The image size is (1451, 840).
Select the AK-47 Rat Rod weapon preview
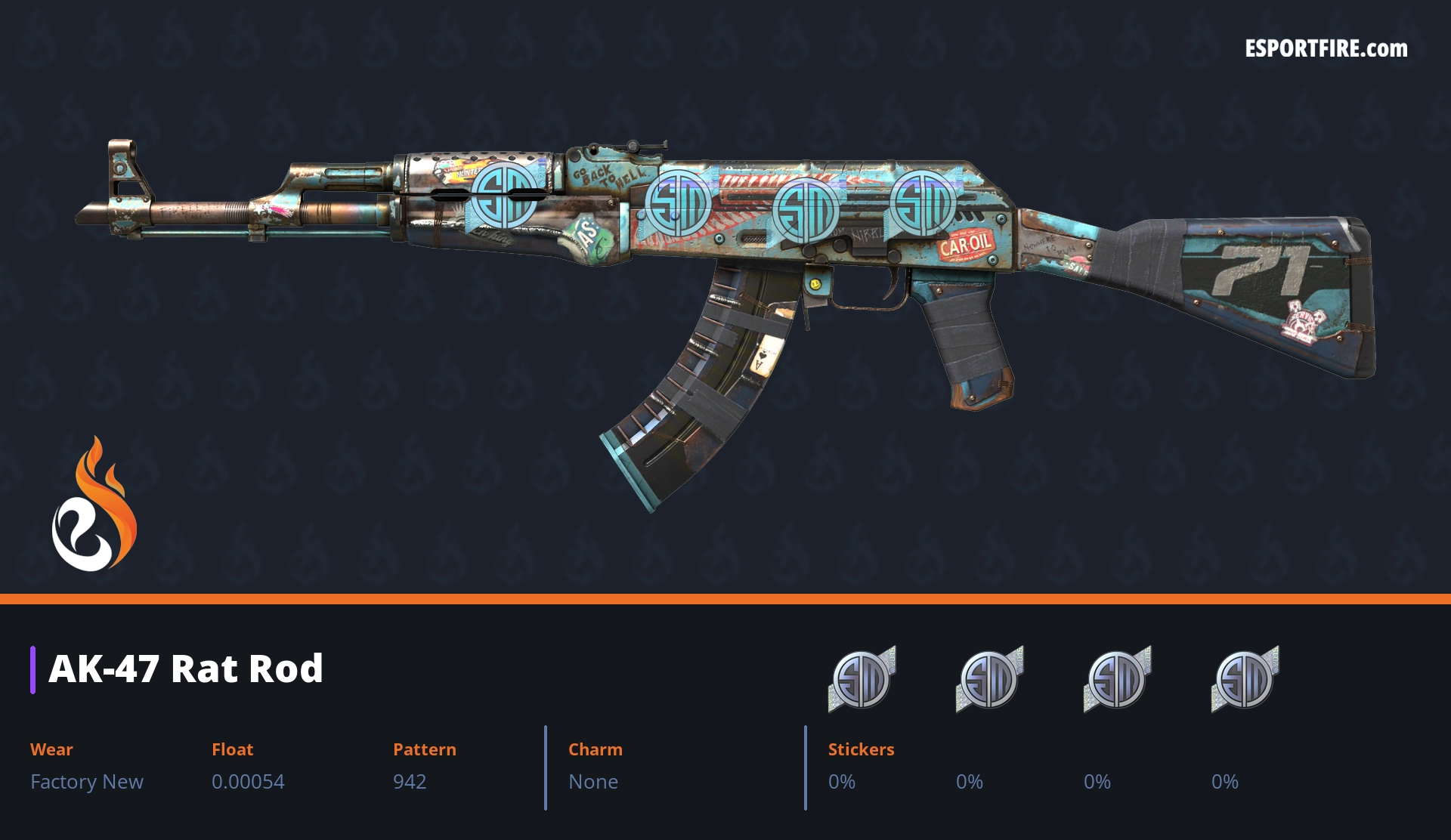tap(725, 272)
